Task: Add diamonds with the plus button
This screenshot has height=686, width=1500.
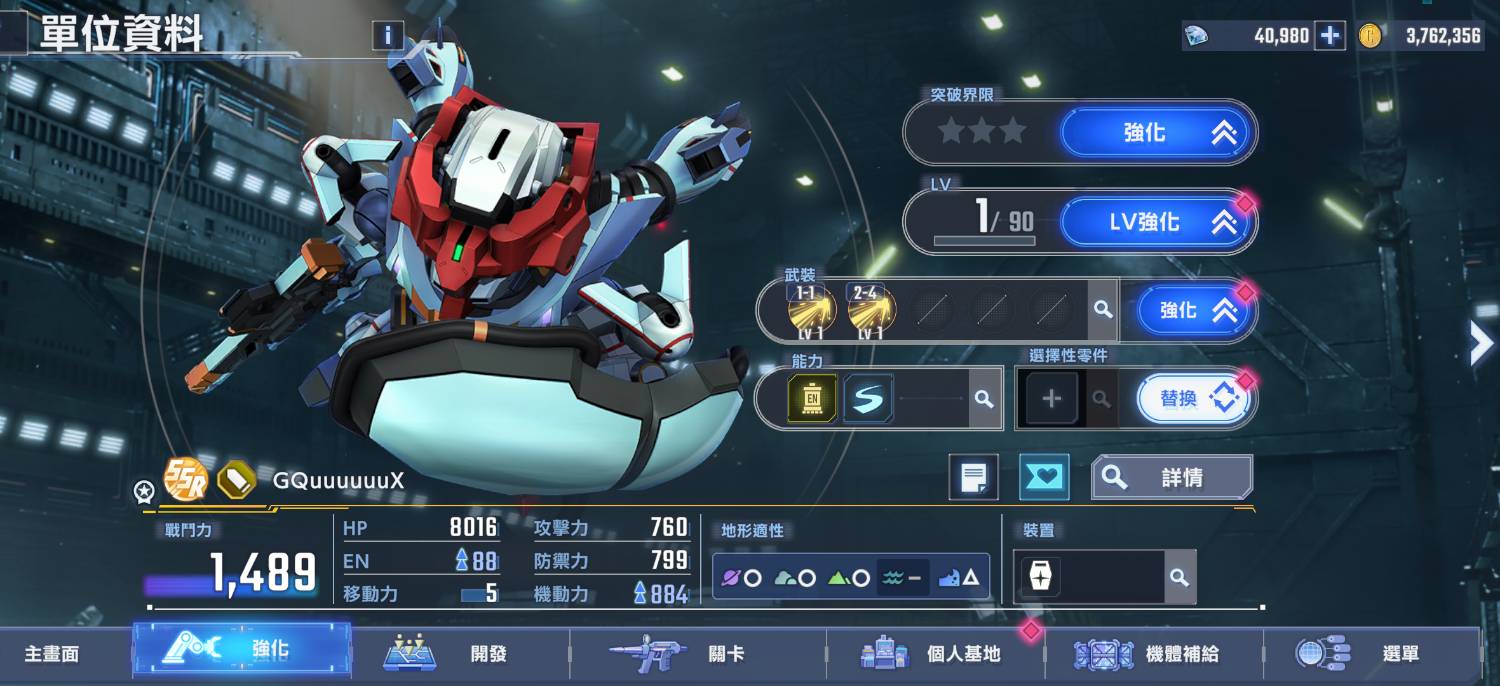Action: coord(1330,36)
